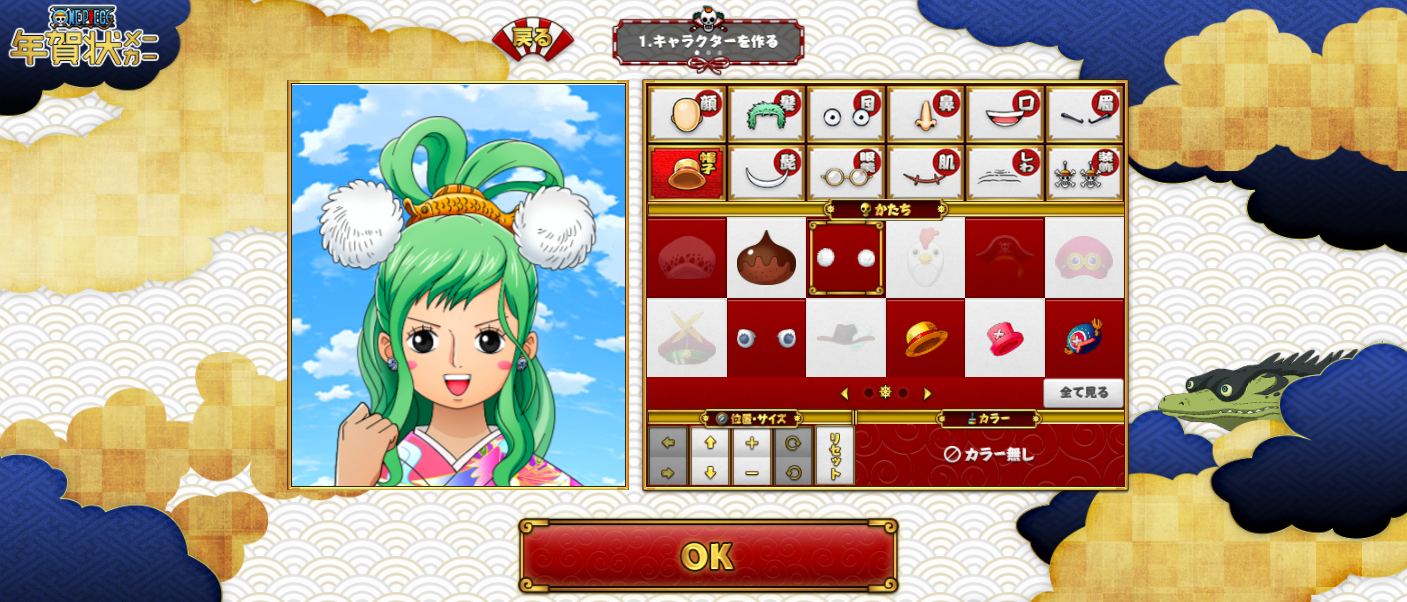The width and height of the screenshot is (1407, 602).
Task: Switch to the hair (髪) category
Action: tap(766, 114)
